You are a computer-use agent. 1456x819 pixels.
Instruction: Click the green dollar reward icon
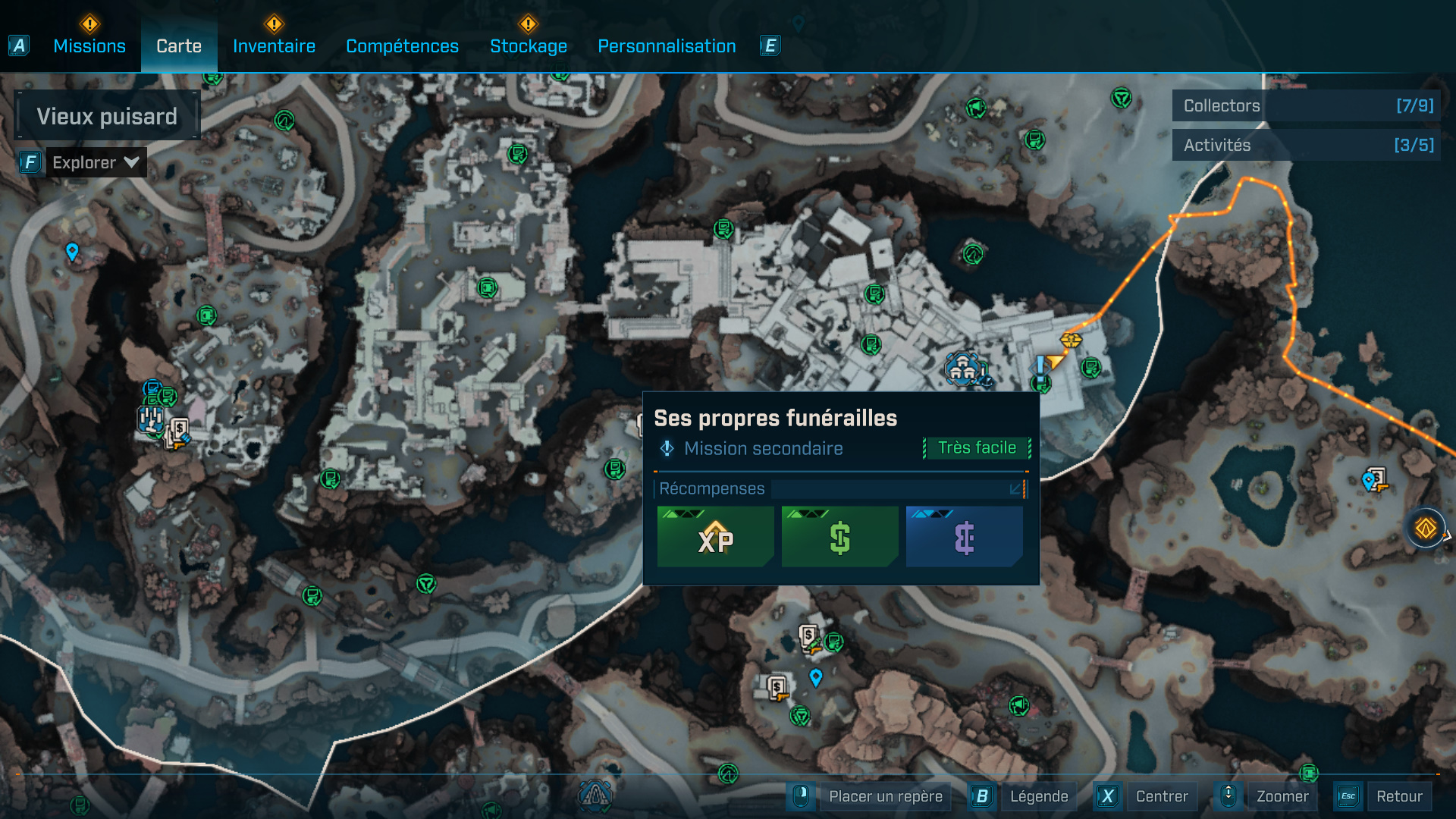839,537
